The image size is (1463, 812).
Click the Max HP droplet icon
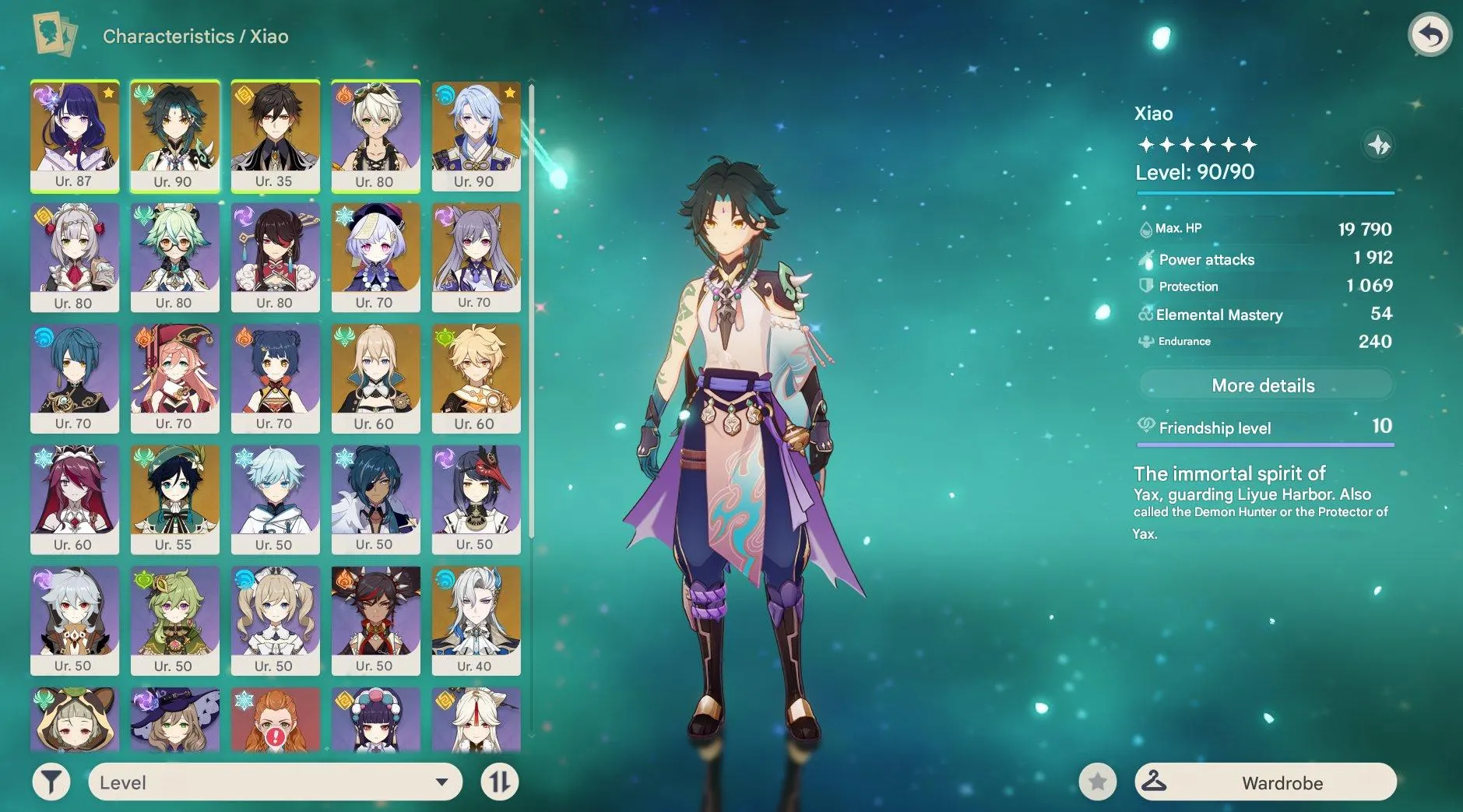coord(1145,228)
